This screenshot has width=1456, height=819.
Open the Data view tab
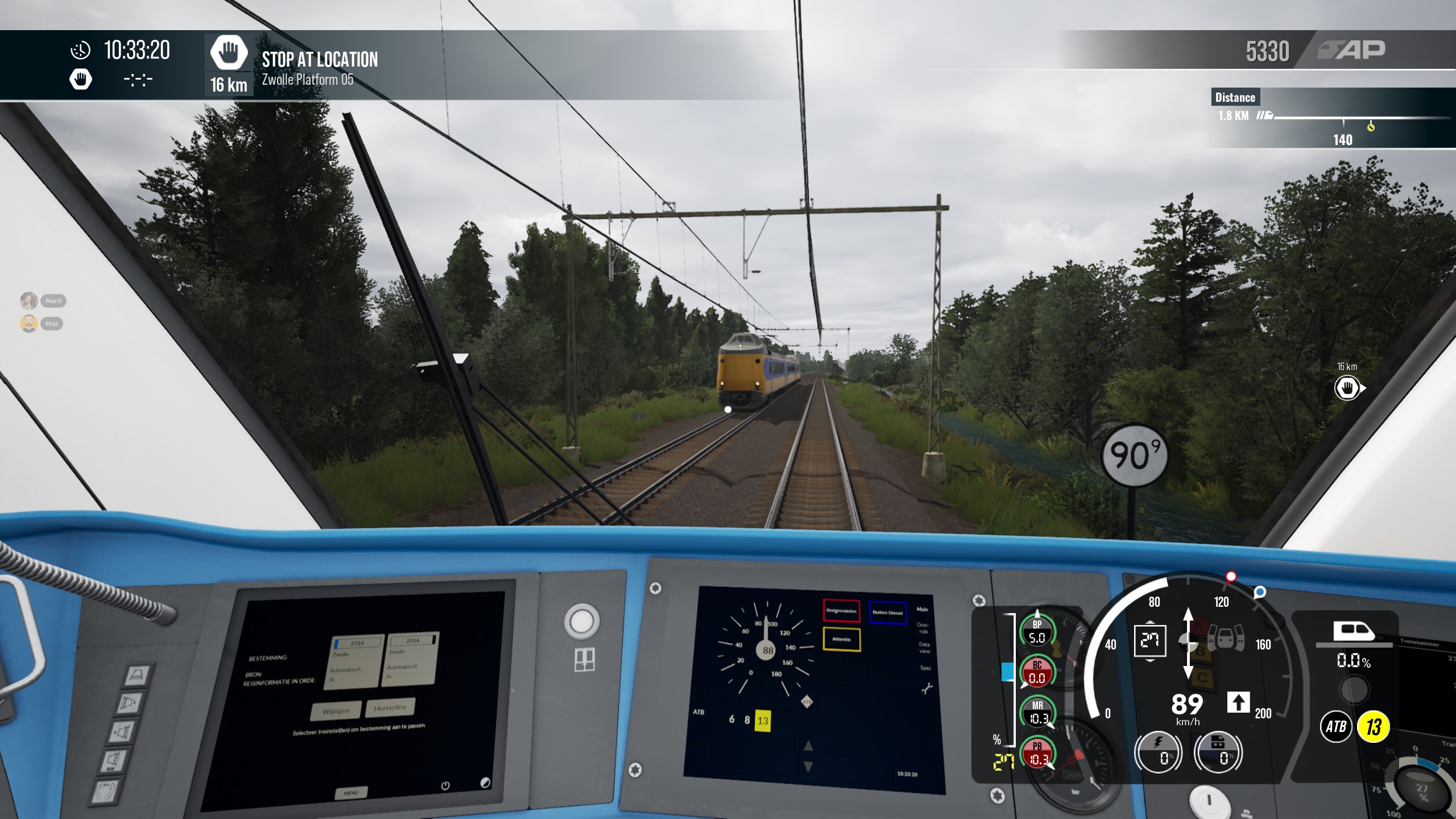[x=924, y=647]
